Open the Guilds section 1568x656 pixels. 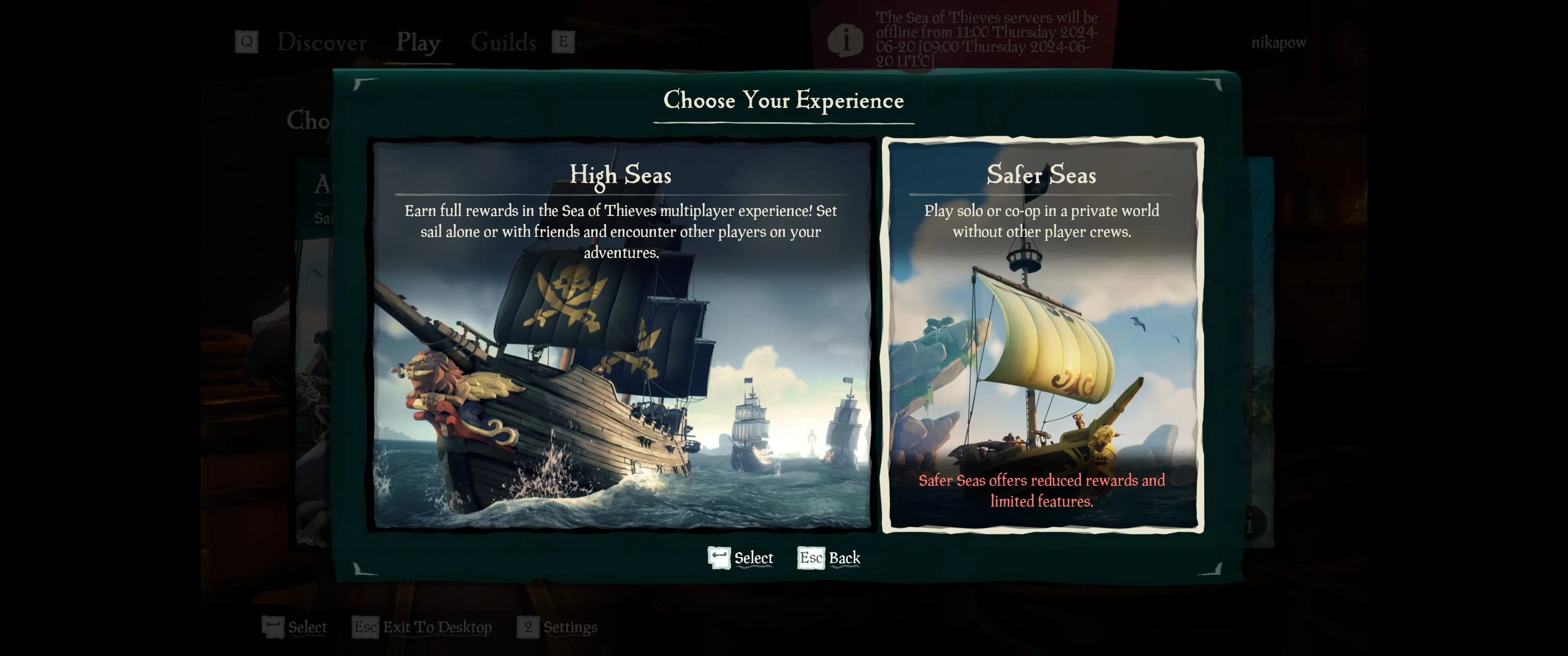[x=503, y=41]
